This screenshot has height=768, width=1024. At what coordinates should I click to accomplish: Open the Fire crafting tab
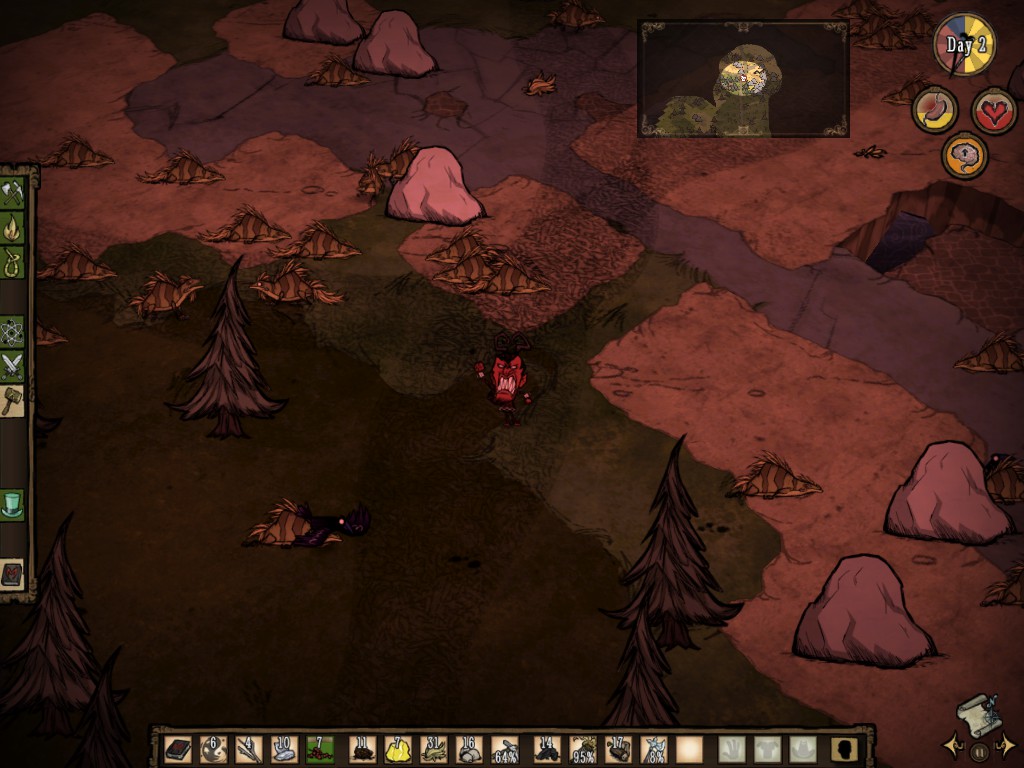12,228
